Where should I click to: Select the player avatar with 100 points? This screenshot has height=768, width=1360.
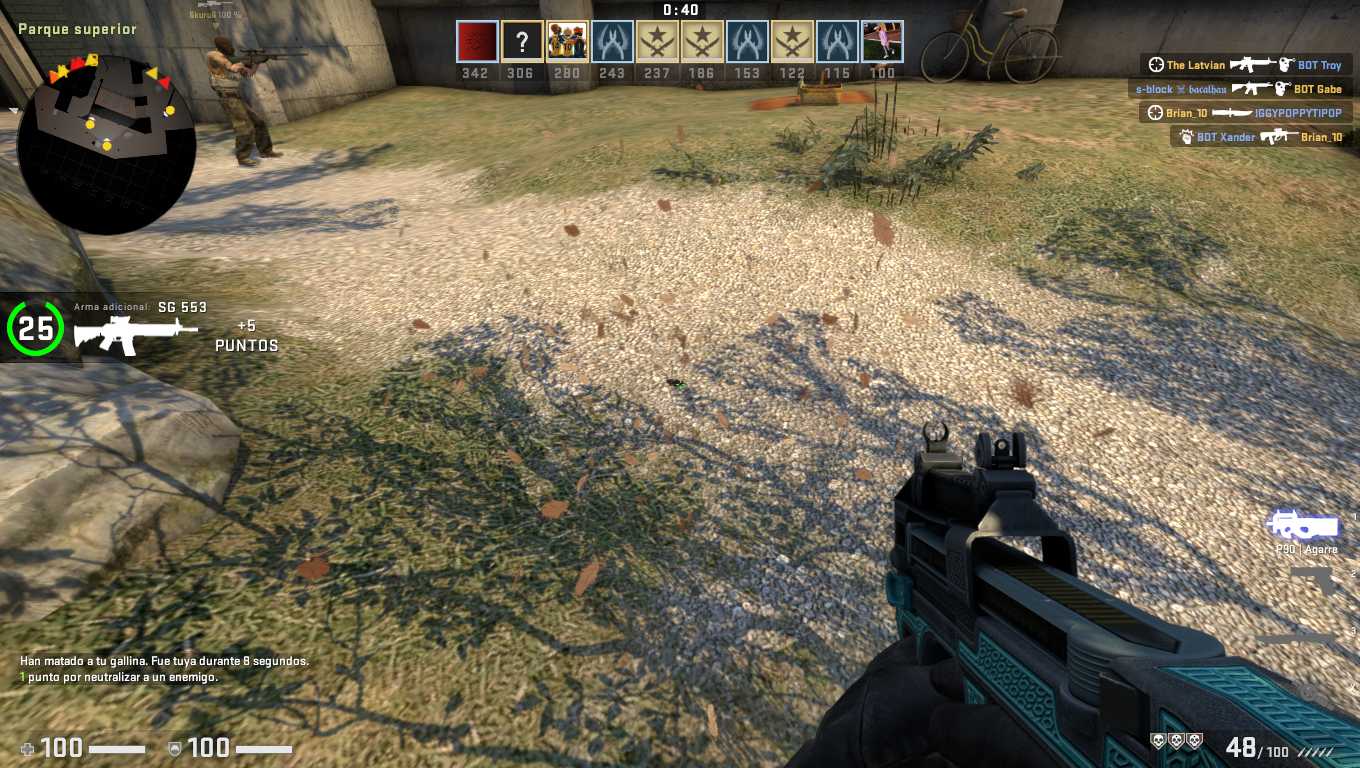[x=882, y=42]
